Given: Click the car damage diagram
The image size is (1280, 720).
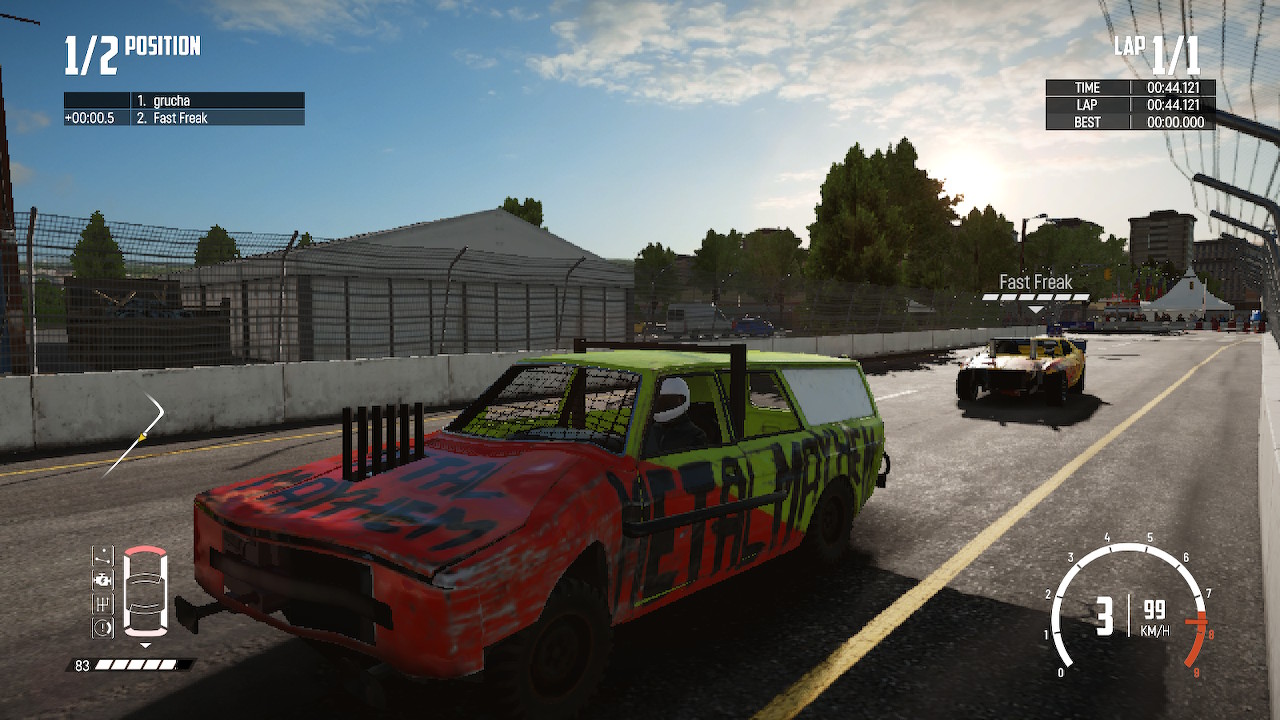Looking at the screenshot, I should [145, 590].
